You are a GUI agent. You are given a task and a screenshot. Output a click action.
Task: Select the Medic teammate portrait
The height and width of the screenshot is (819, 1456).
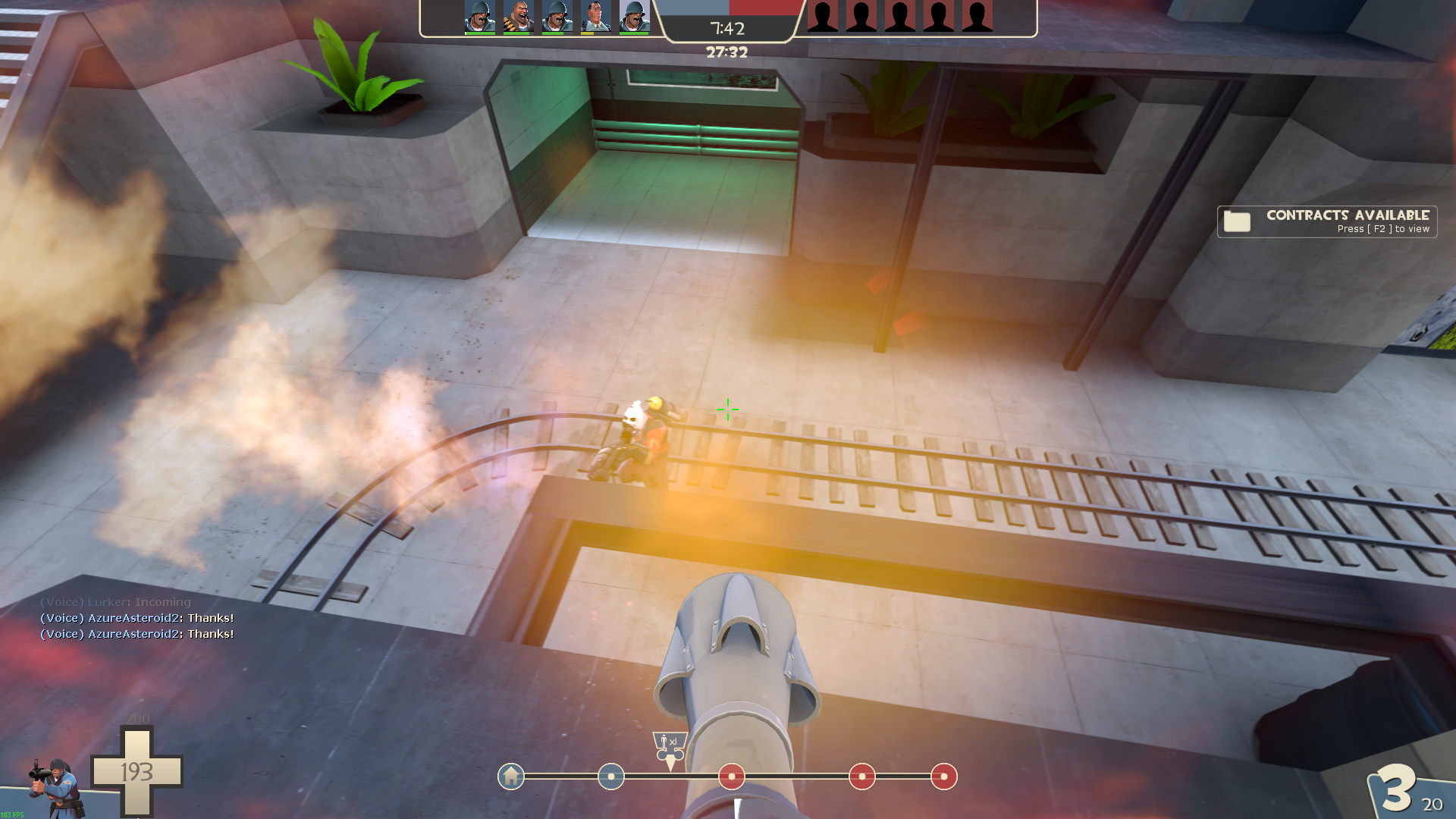pyautogui.click(x=595, y=17)
